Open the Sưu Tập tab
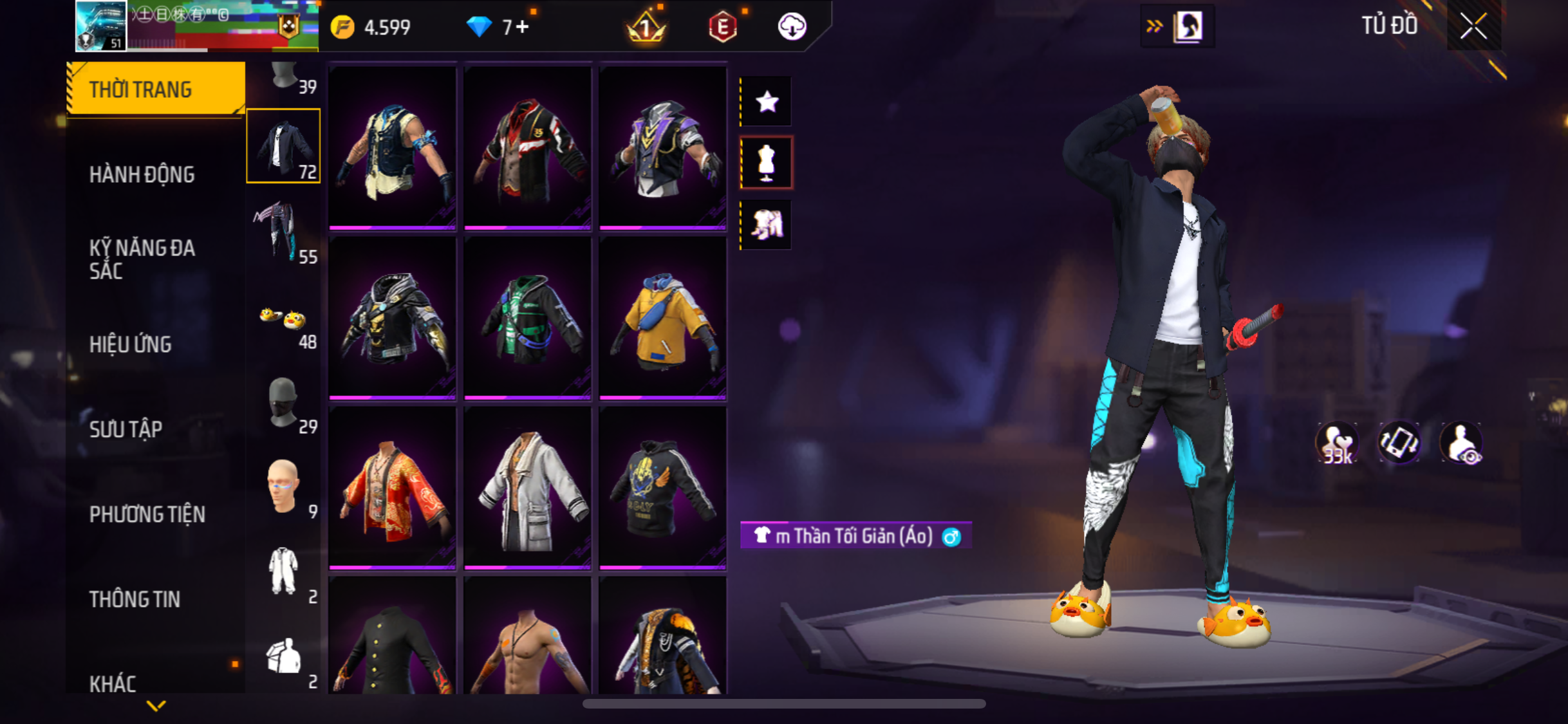The height and width of the screenshot is (724, 1568). click(126, 429)
